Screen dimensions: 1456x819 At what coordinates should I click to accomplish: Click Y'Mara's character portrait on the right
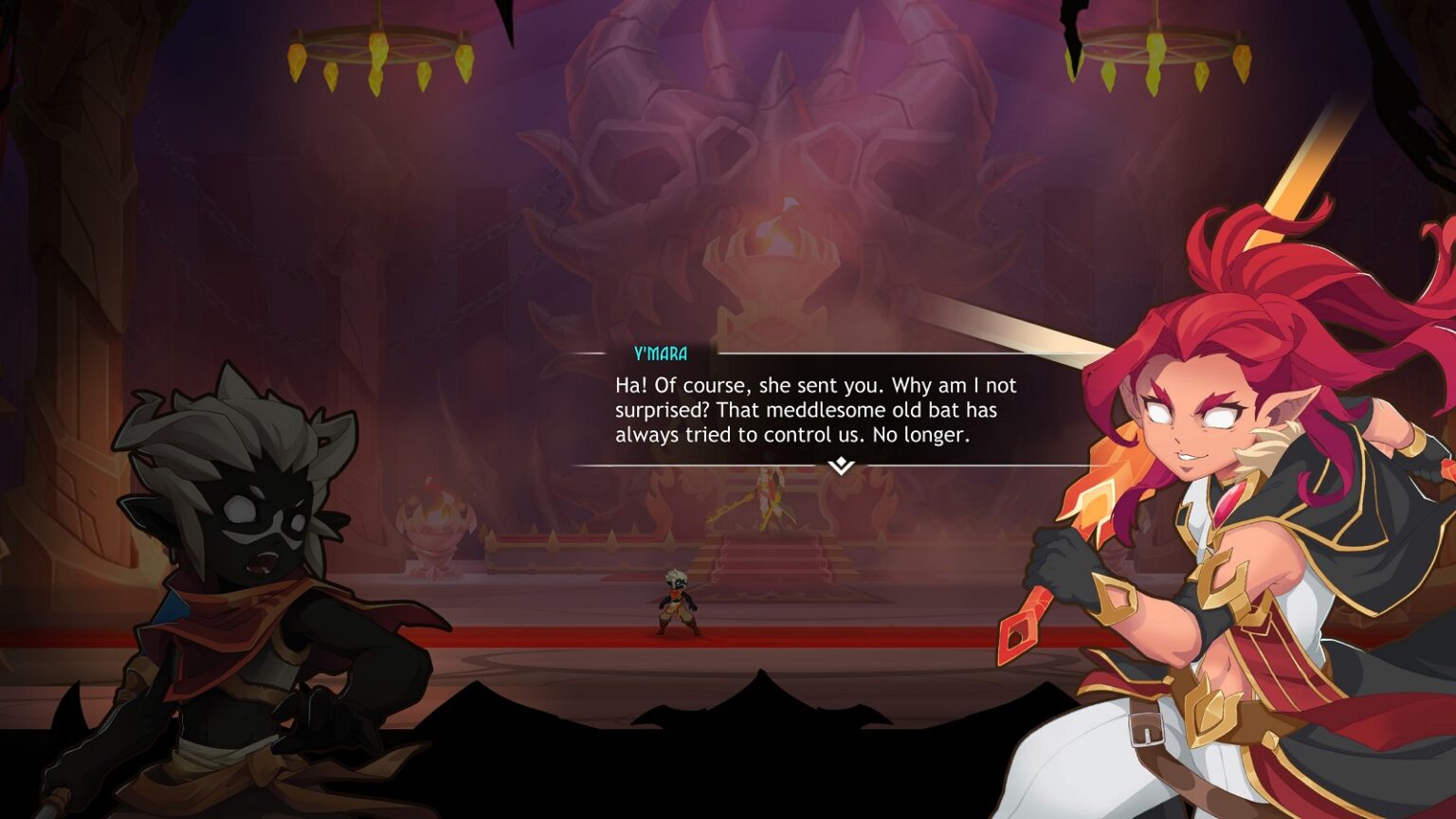1232,427
